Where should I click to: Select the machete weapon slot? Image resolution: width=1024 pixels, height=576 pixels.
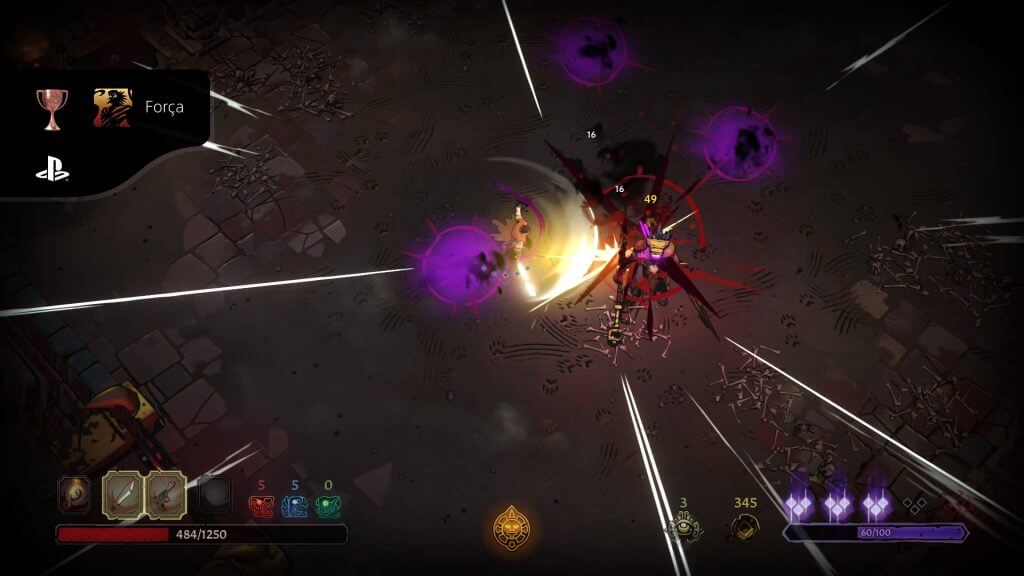(121, 492)
